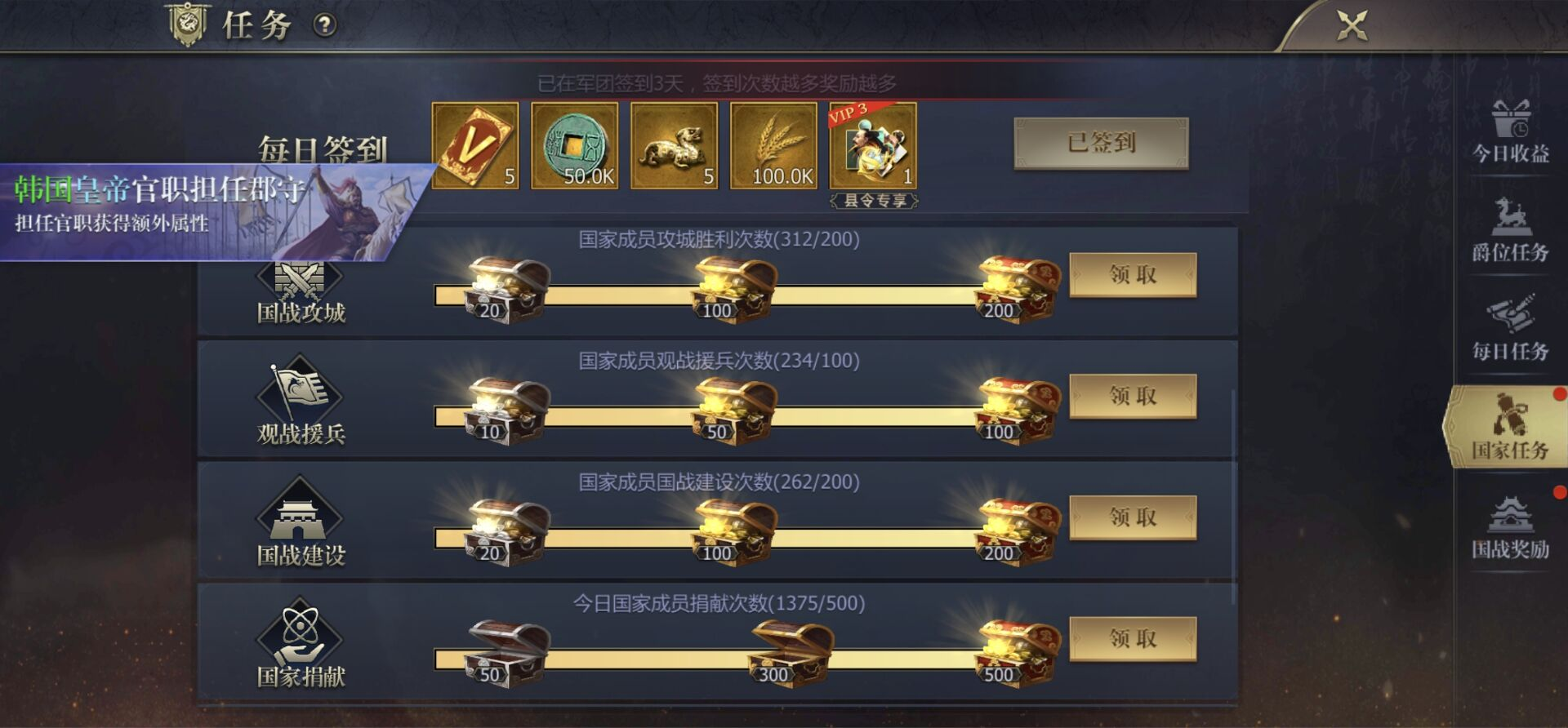Close the task window with the X
Image resolution: width=1568 pixels, height=728 pixels.
click(1353, 24)
